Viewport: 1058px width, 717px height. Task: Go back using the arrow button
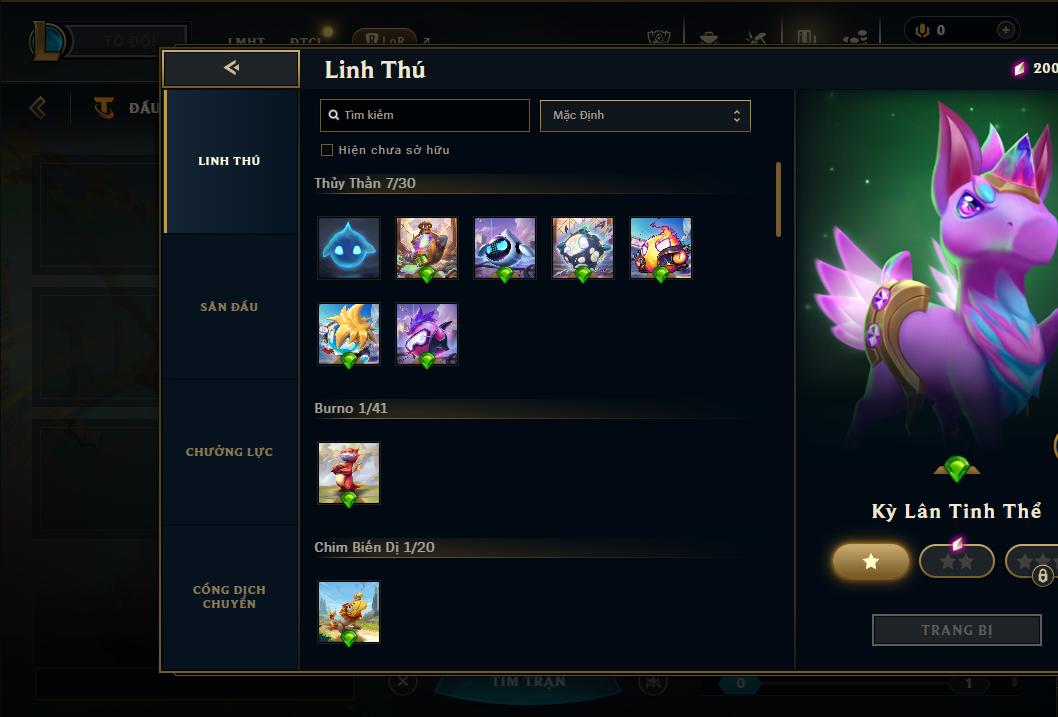(x=231, y=68)
